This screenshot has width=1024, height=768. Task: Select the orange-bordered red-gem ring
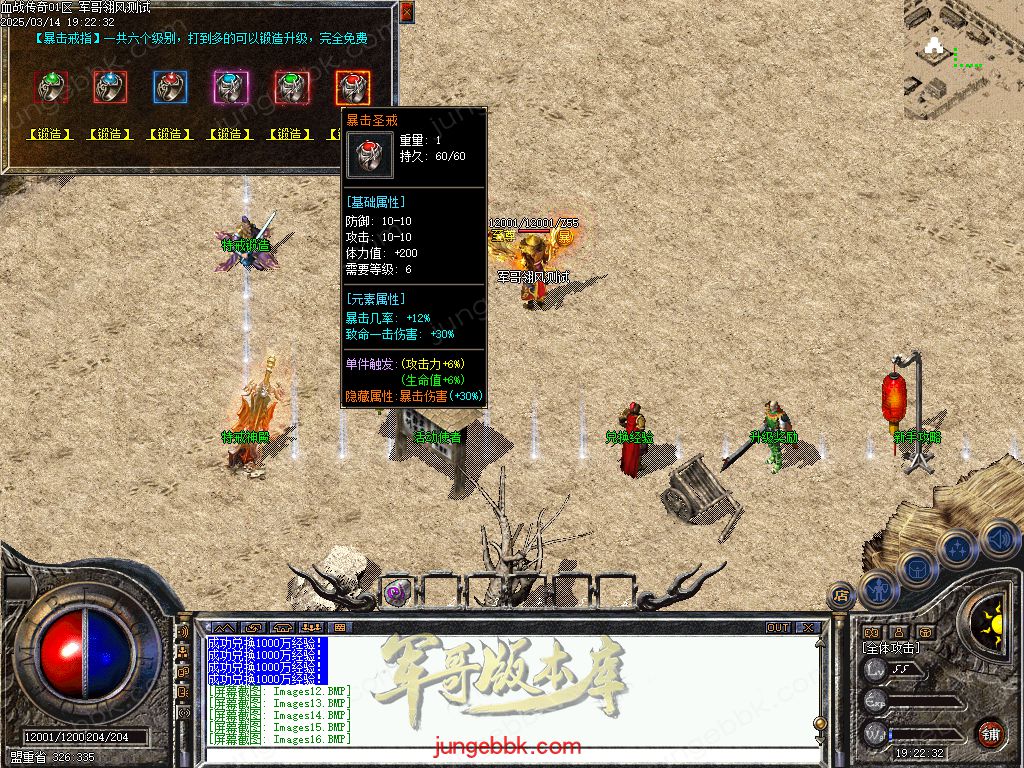[352, 87]
